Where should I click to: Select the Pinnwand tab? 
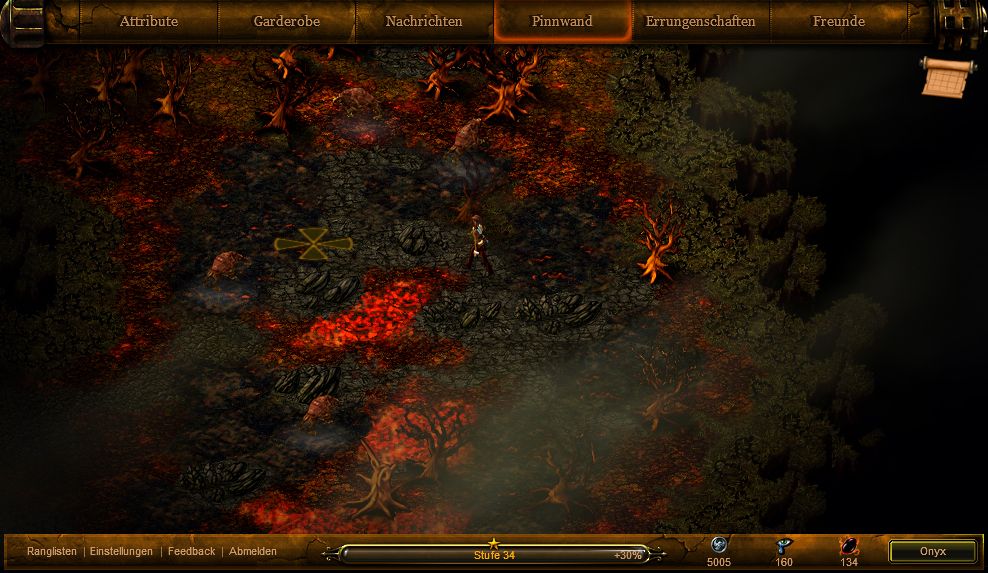coord(562,21)
